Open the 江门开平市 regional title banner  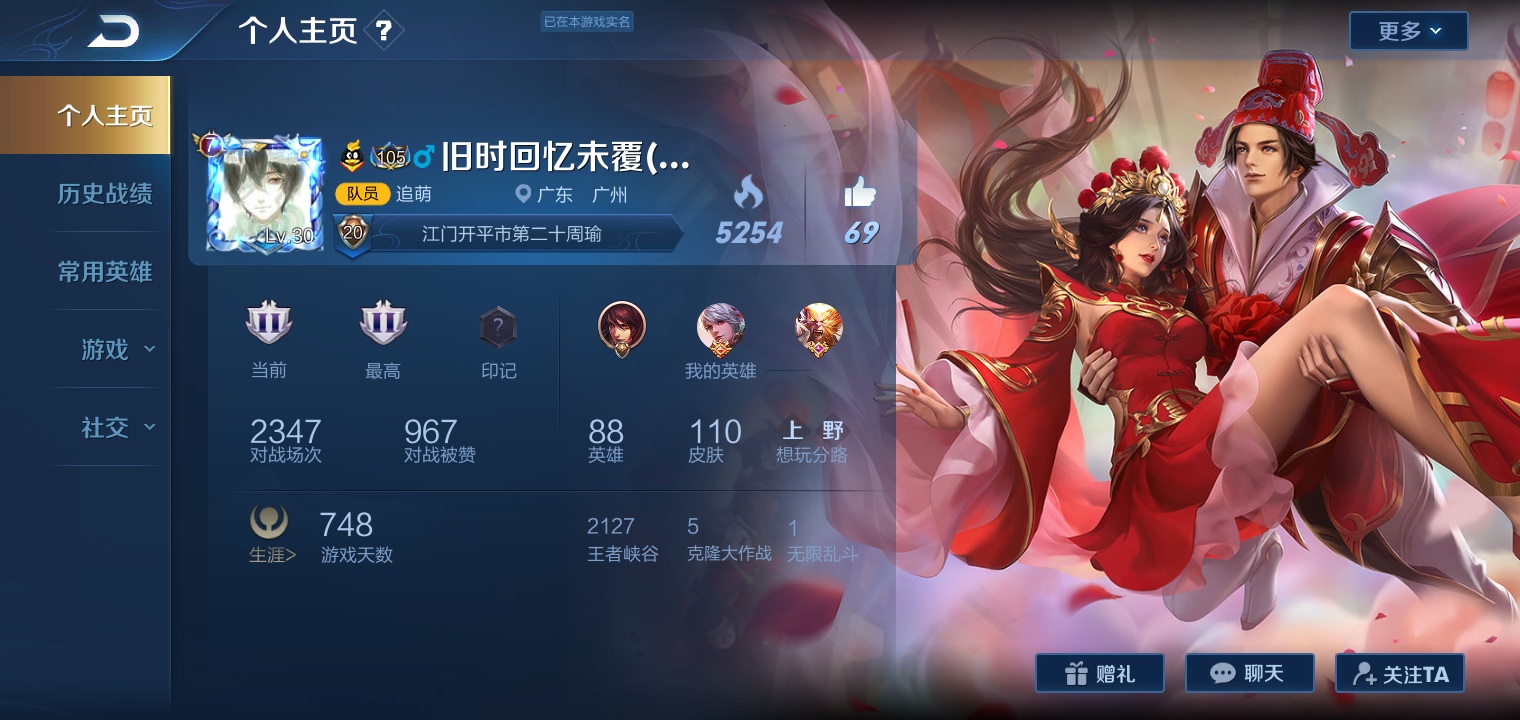(510, 235)
